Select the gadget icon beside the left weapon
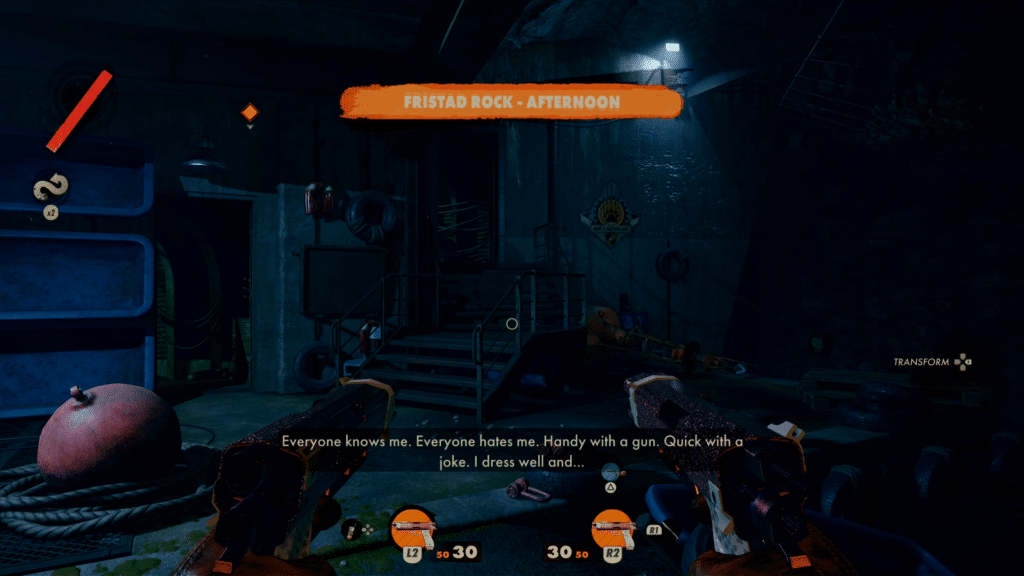The height and width of the screenshot is (576, 1024). click(x=351, y=529)
